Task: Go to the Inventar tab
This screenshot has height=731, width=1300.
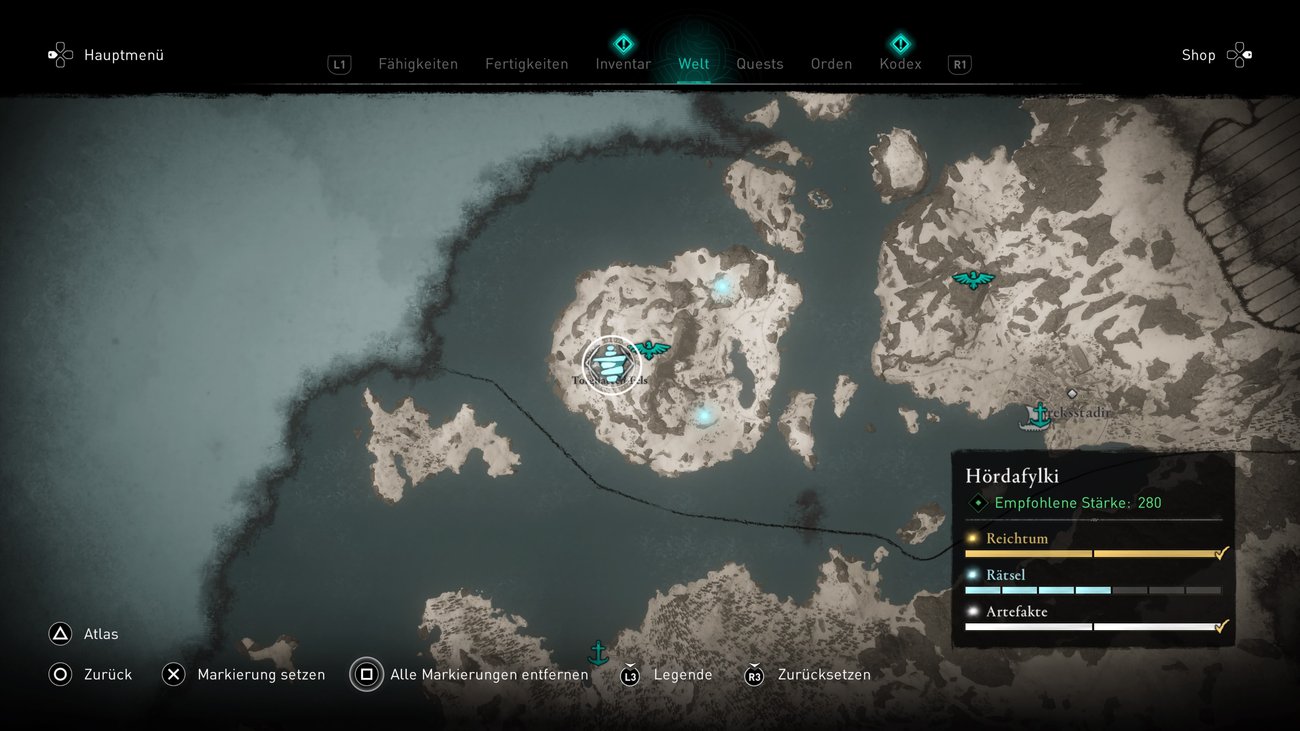Action: pyautogui.click(x=623, y=64)
